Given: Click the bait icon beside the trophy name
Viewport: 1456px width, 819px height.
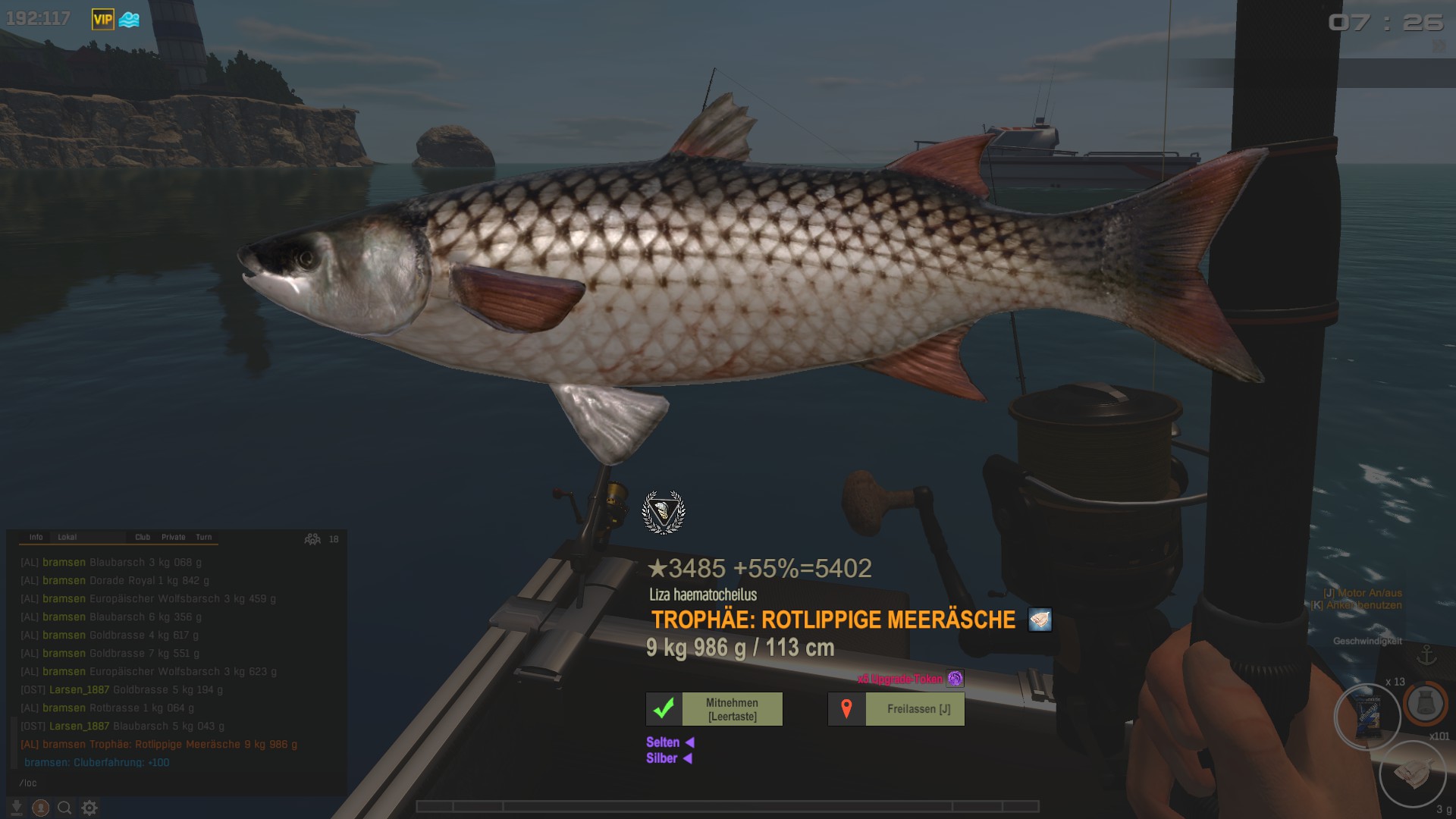Looking at the screenshot, I should point(1040,620).
